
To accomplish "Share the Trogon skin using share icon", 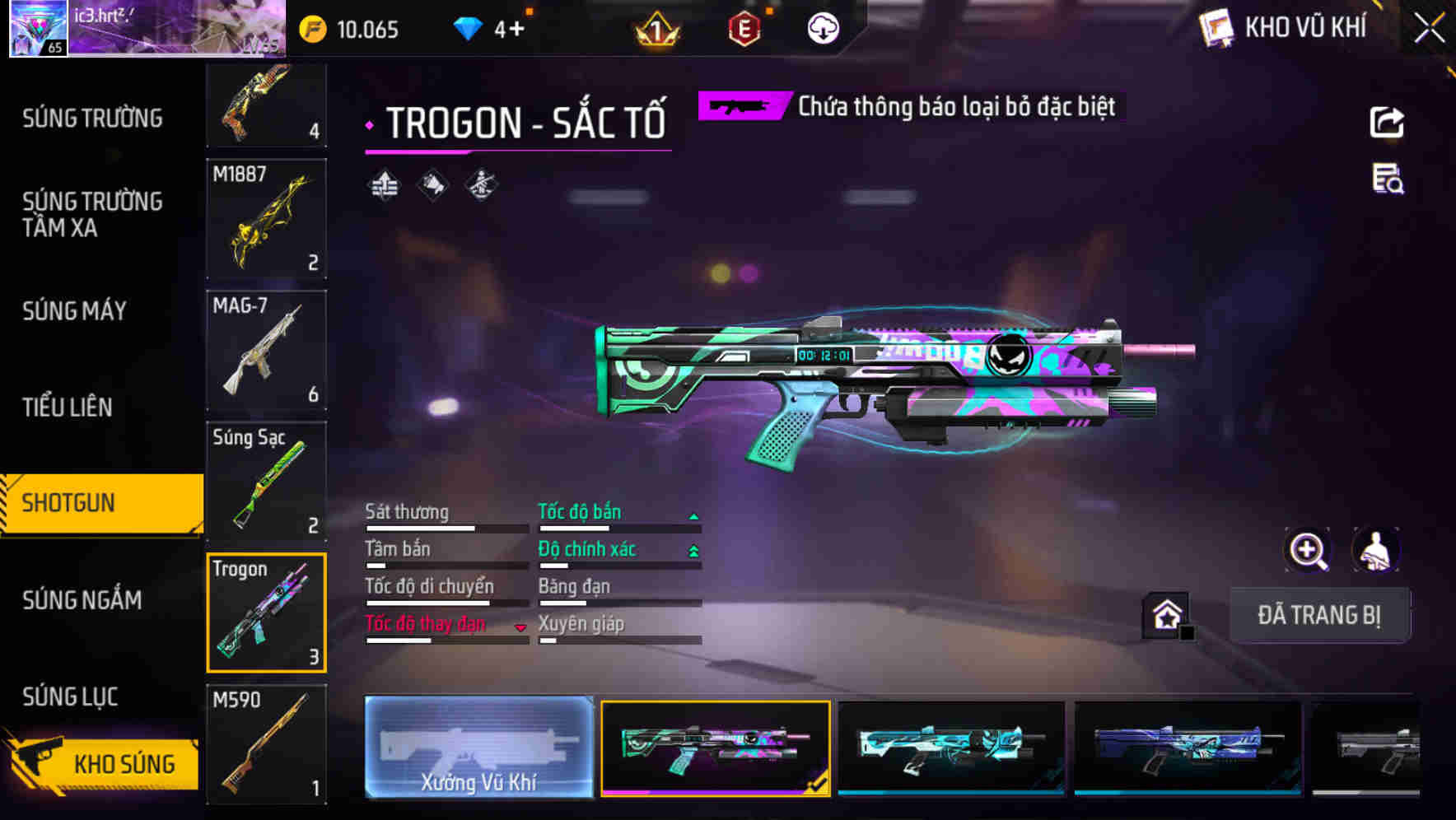I will 1387,123.
